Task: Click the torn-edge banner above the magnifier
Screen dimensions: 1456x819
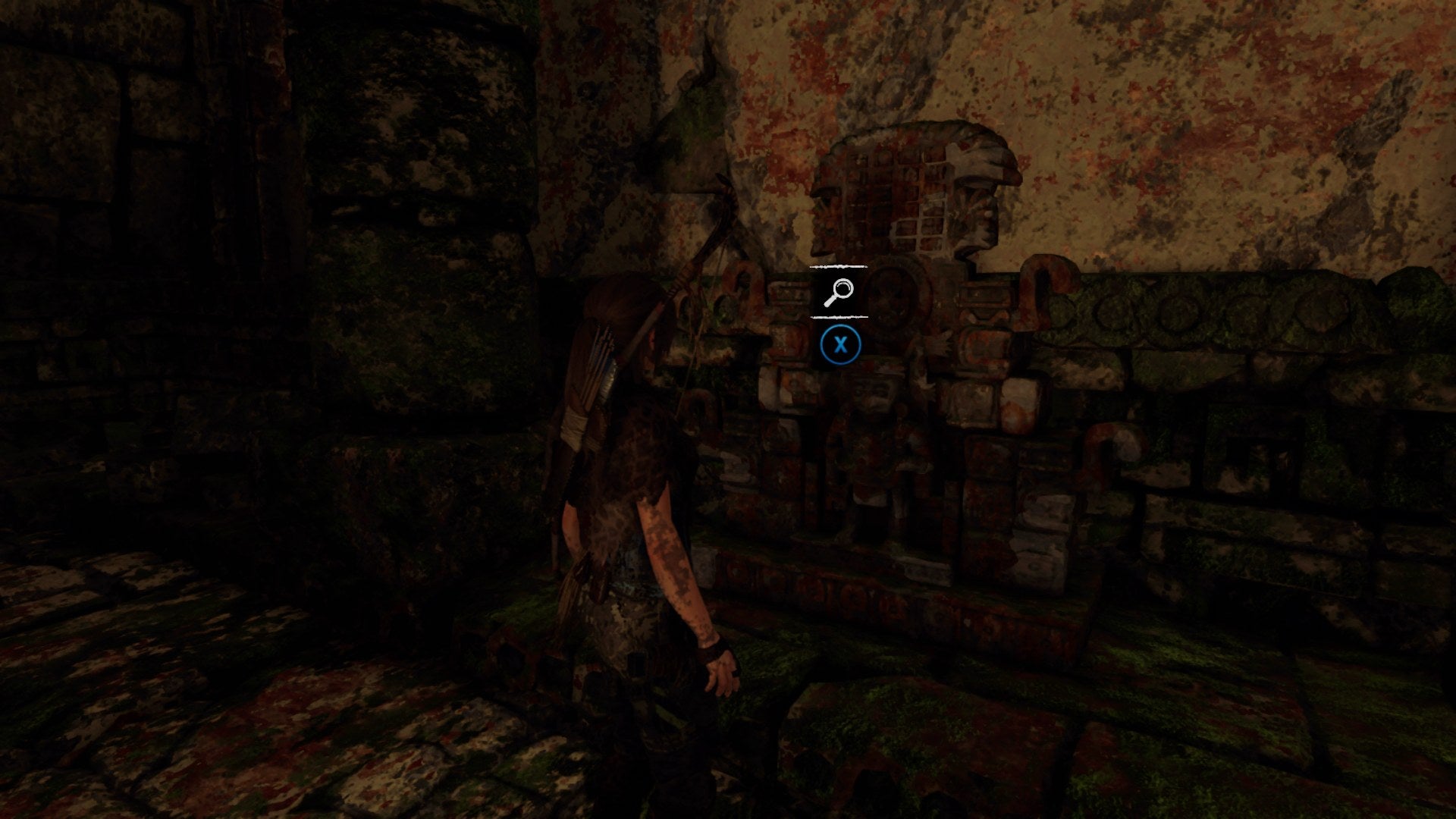Action: [x=839, y=267]
